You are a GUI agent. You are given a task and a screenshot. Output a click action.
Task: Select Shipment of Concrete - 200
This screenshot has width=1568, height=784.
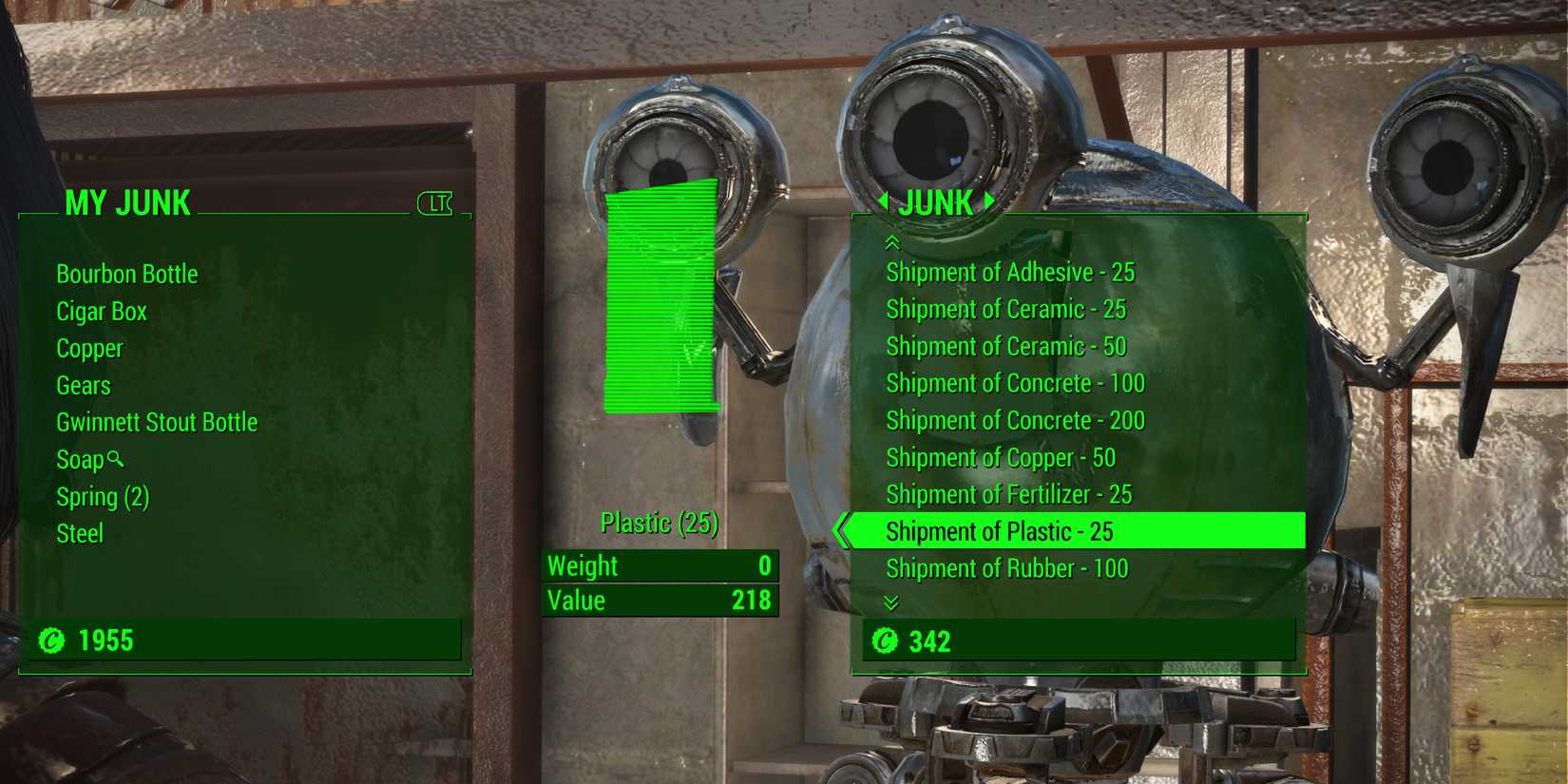point(1013,420)
